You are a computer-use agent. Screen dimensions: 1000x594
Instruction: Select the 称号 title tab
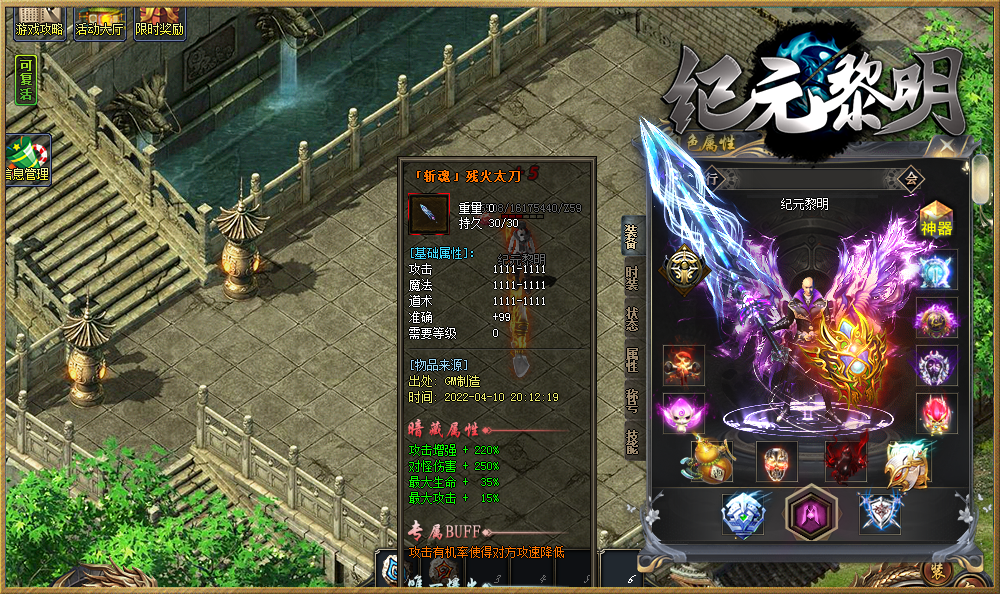point(633,400)
